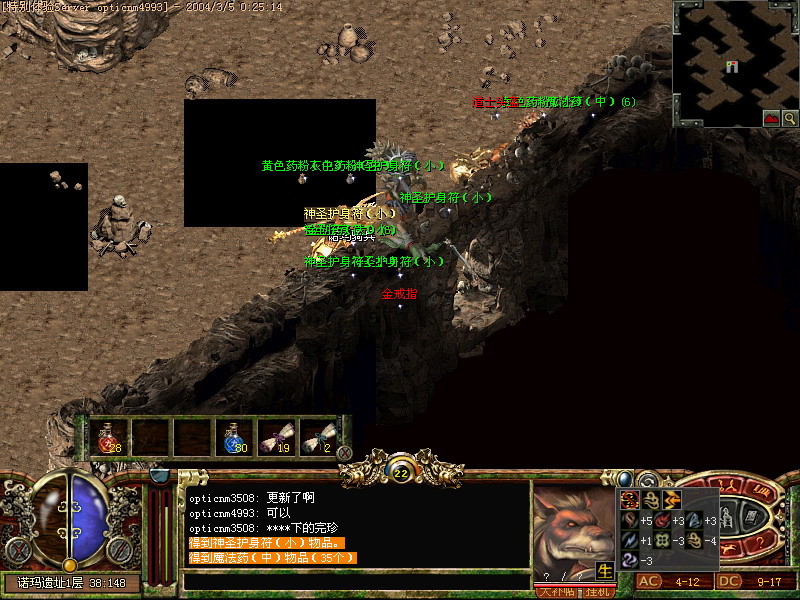Click the orange arrow buff icon
The height and width of the screenshot is (600, 800).
point(671,499)
